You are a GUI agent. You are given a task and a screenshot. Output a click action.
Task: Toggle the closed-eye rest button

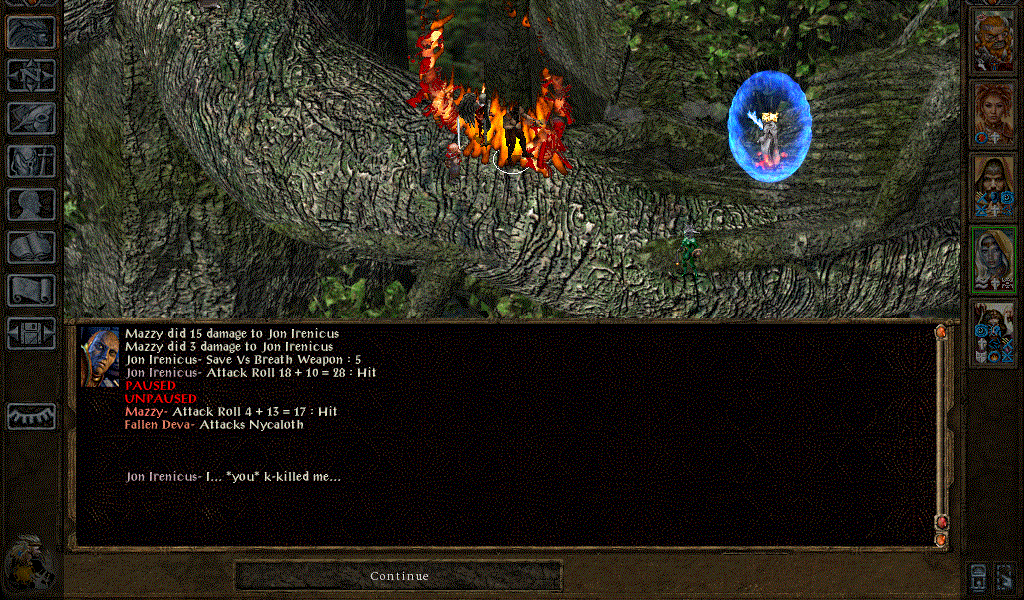click(31, 416)
